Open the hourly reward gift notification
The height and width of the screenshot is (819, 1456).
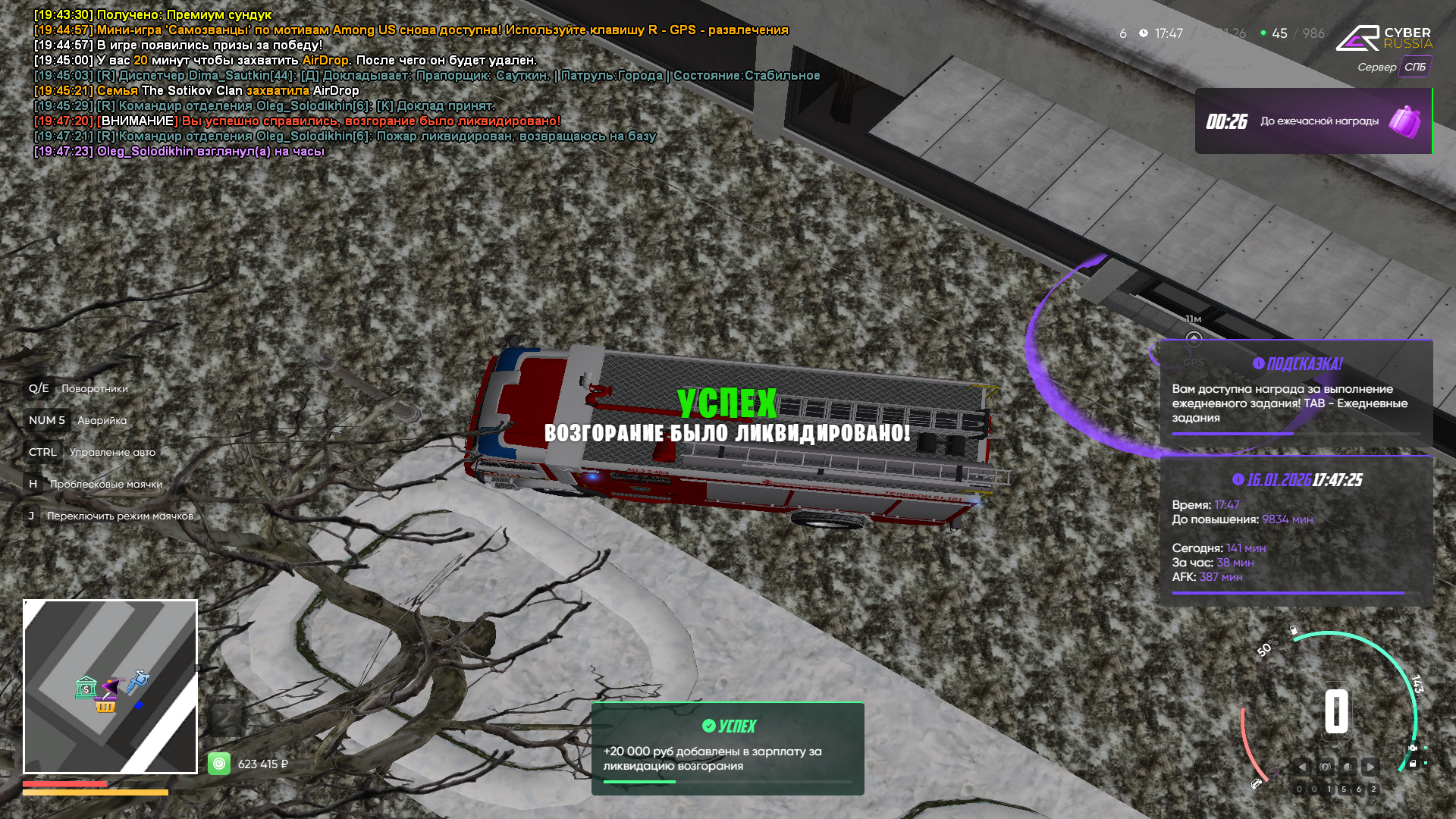pyautogui.click(x=1313, y=121)
